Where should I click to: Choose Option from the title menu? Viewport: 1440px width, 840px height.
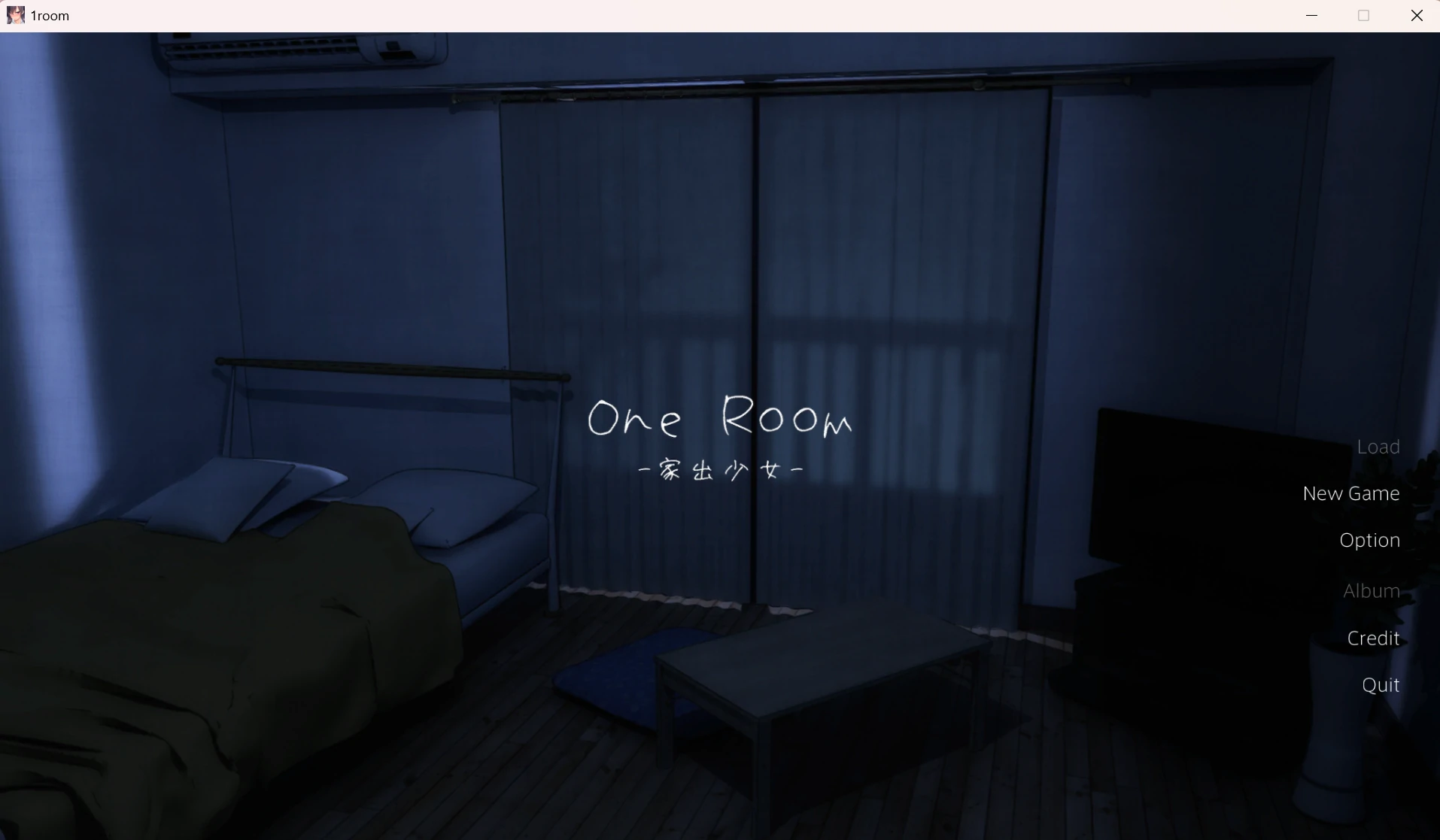pyautogui.click(x=1369, y=539)
